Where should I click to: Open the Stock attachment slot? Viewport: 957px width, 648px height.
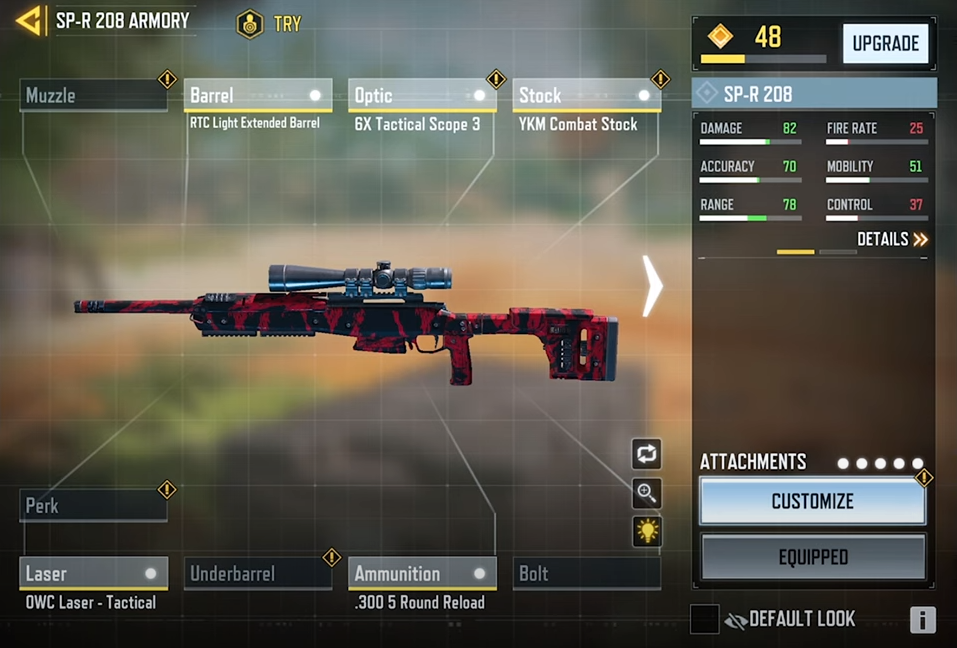pyautogui.click(x=586, y=96)
